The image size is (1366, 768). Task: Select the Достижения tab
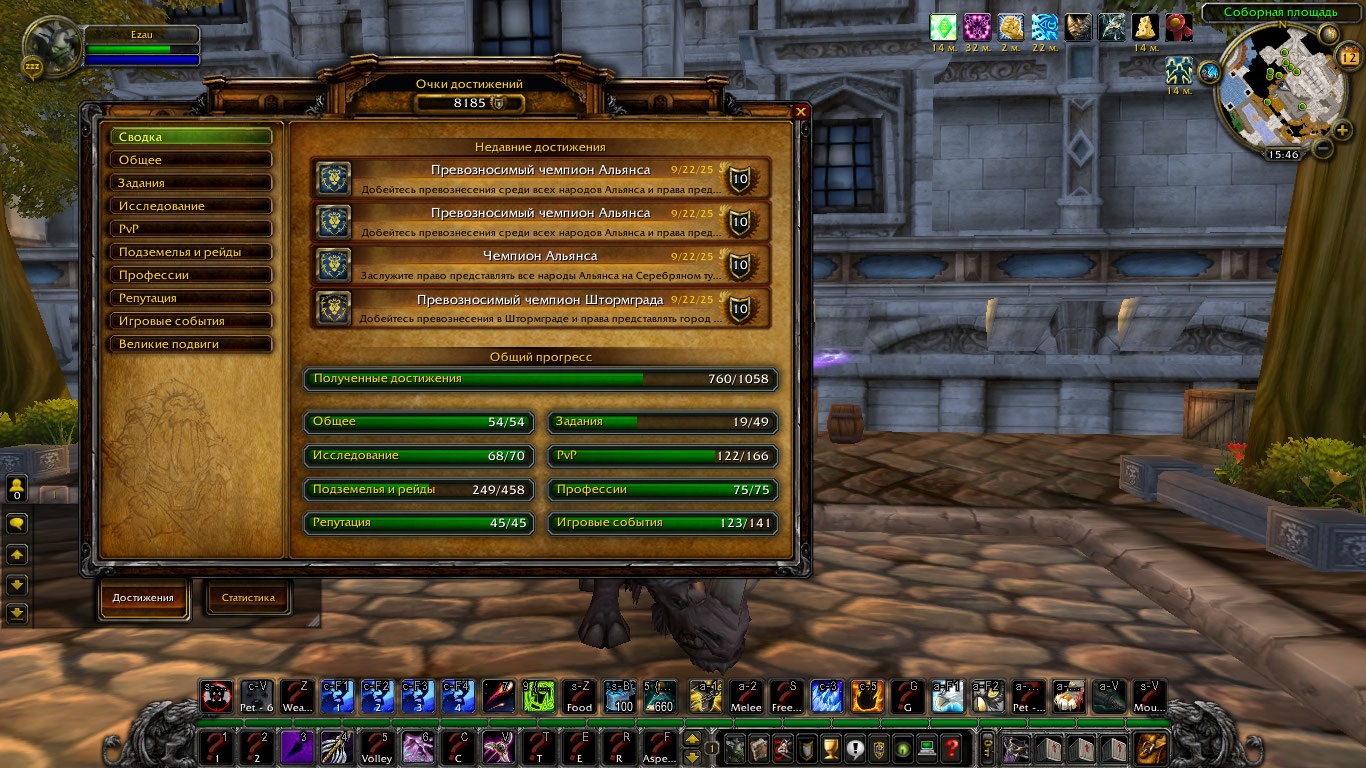click(x=143, y=598)
